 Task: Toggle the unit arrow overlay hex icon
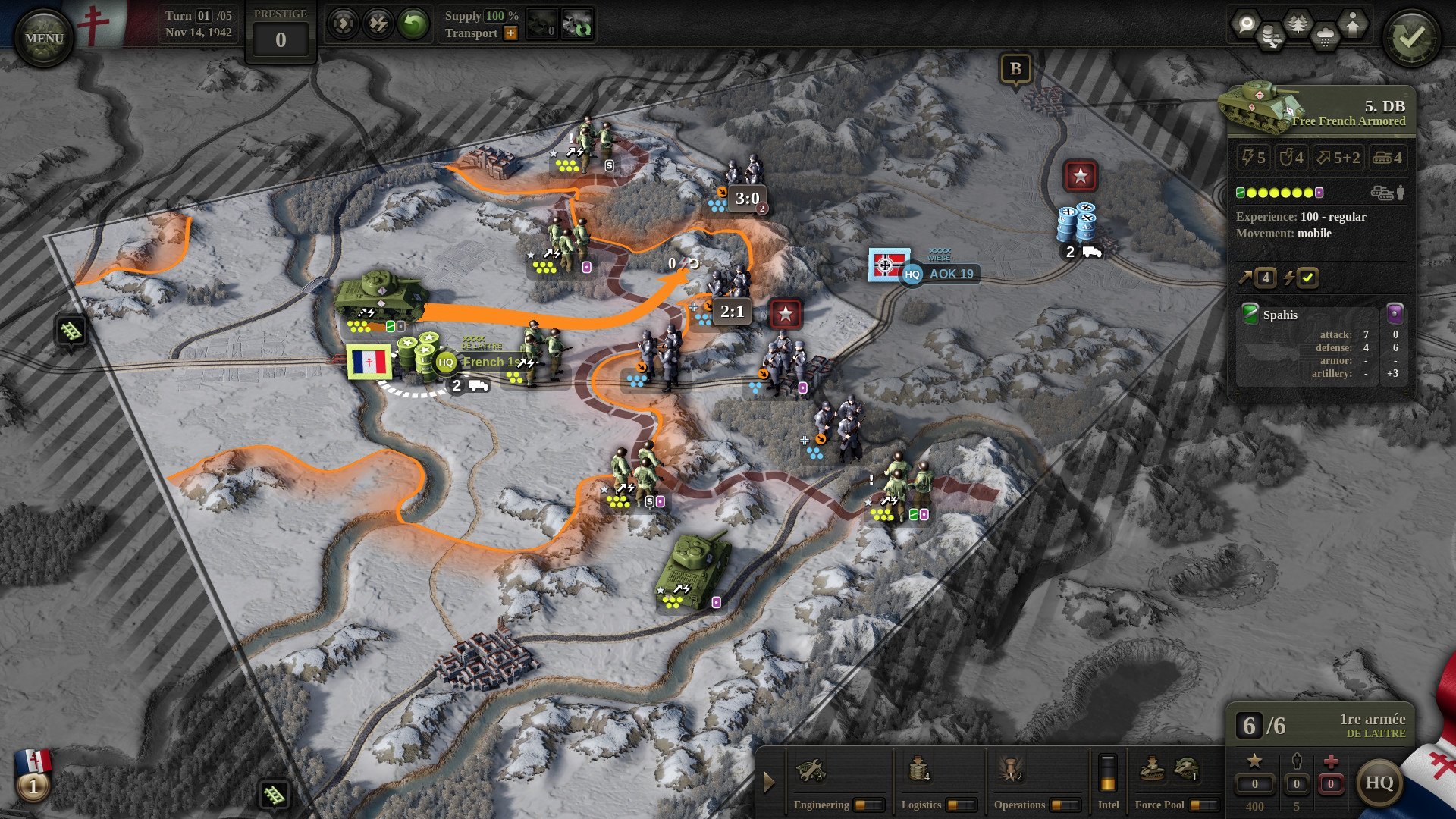[1353, 24]
